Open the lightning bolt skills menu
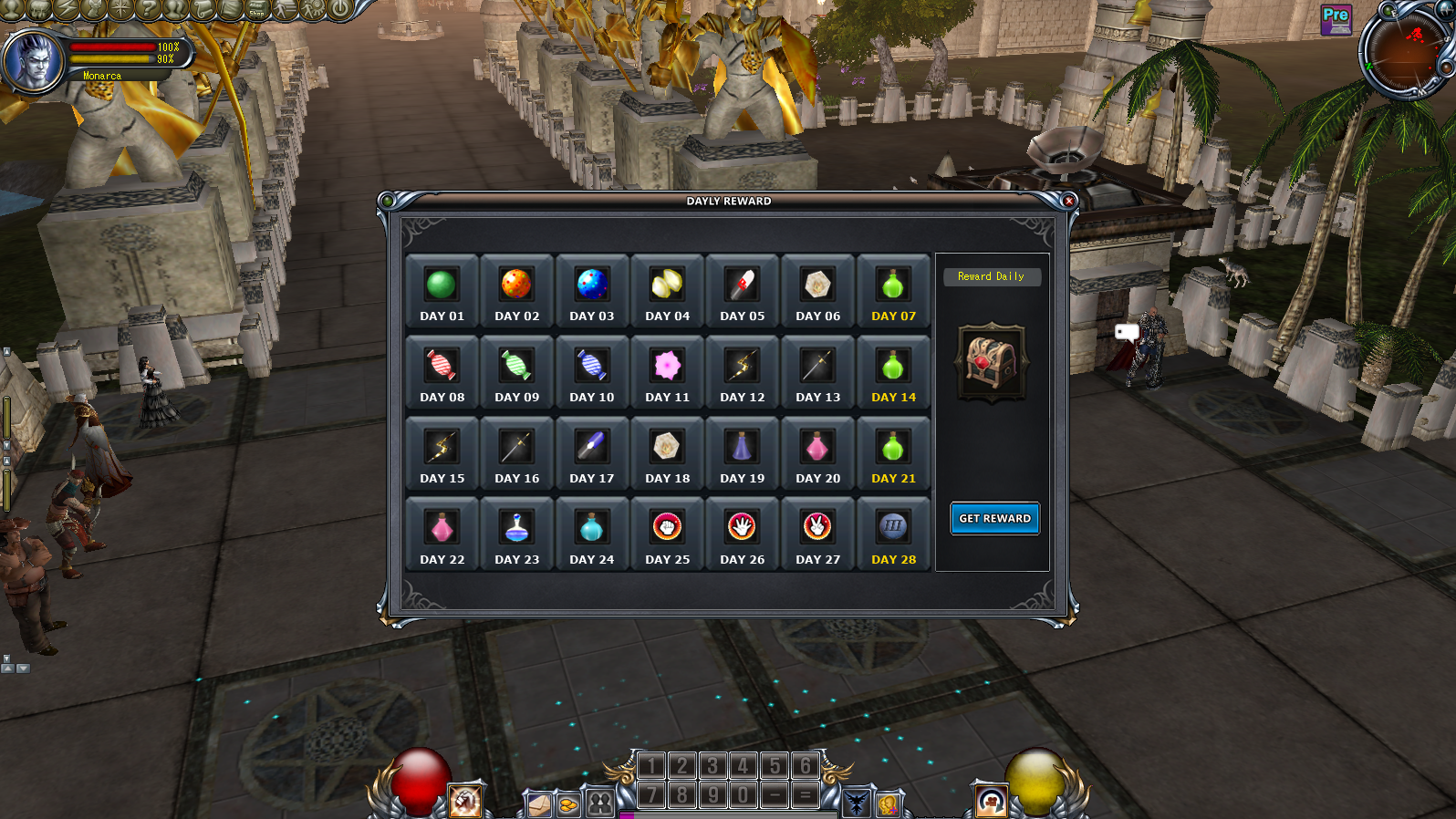 point(66,9)
